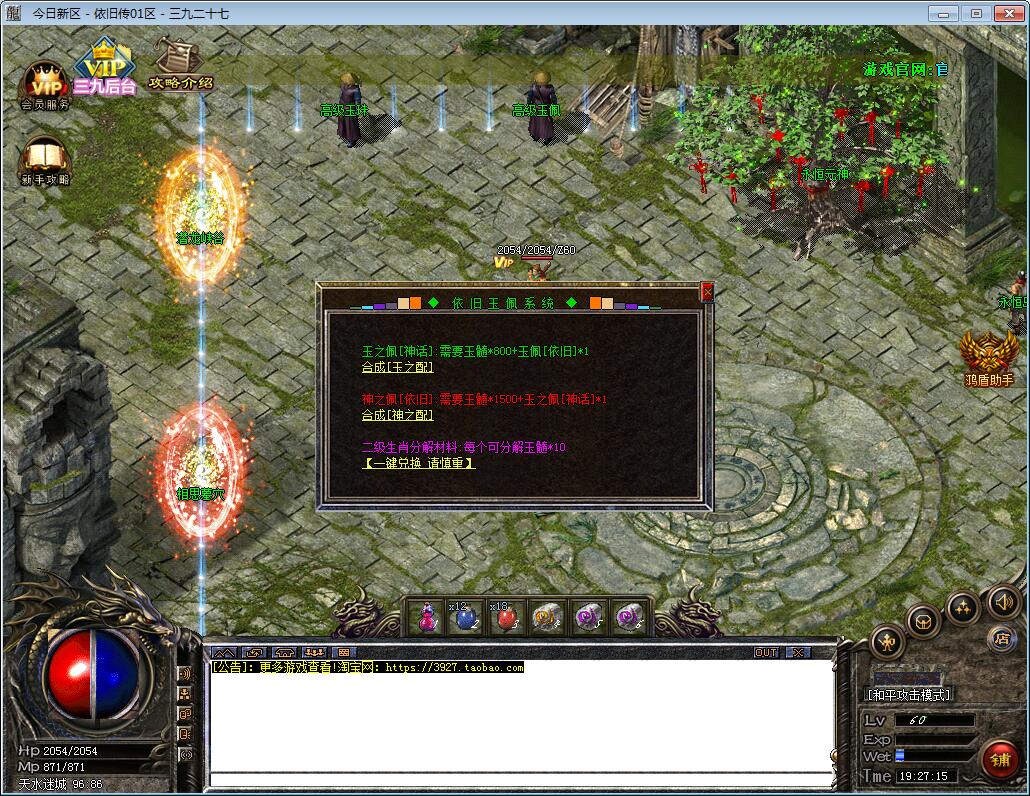Image resolution: width=1030 pixels, height=796 pixels.
Task: Switch the 和平攻击模式 attack mode label
Action: (908, 694)
